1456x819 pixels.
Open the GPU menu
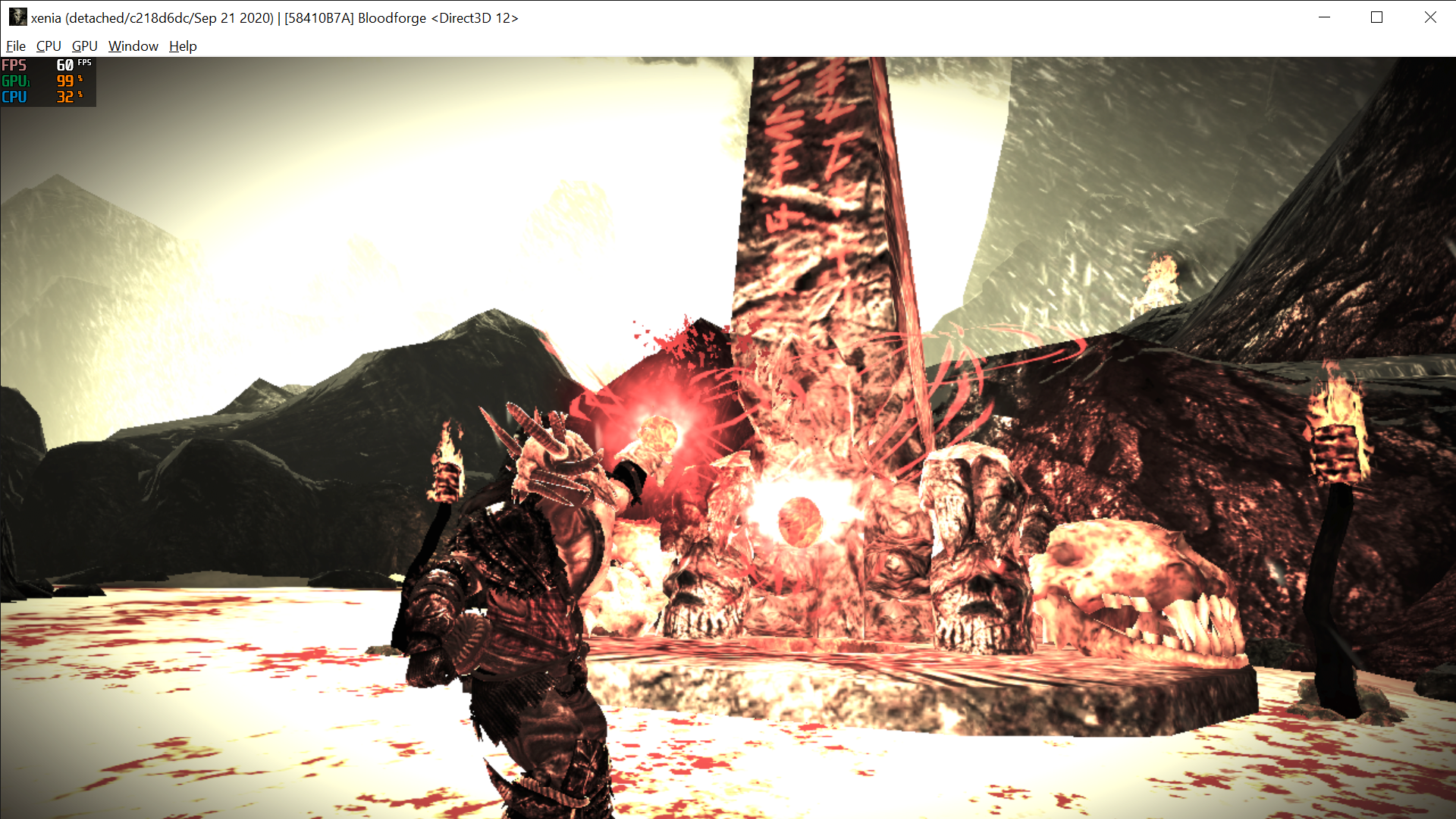pos(84,46)
